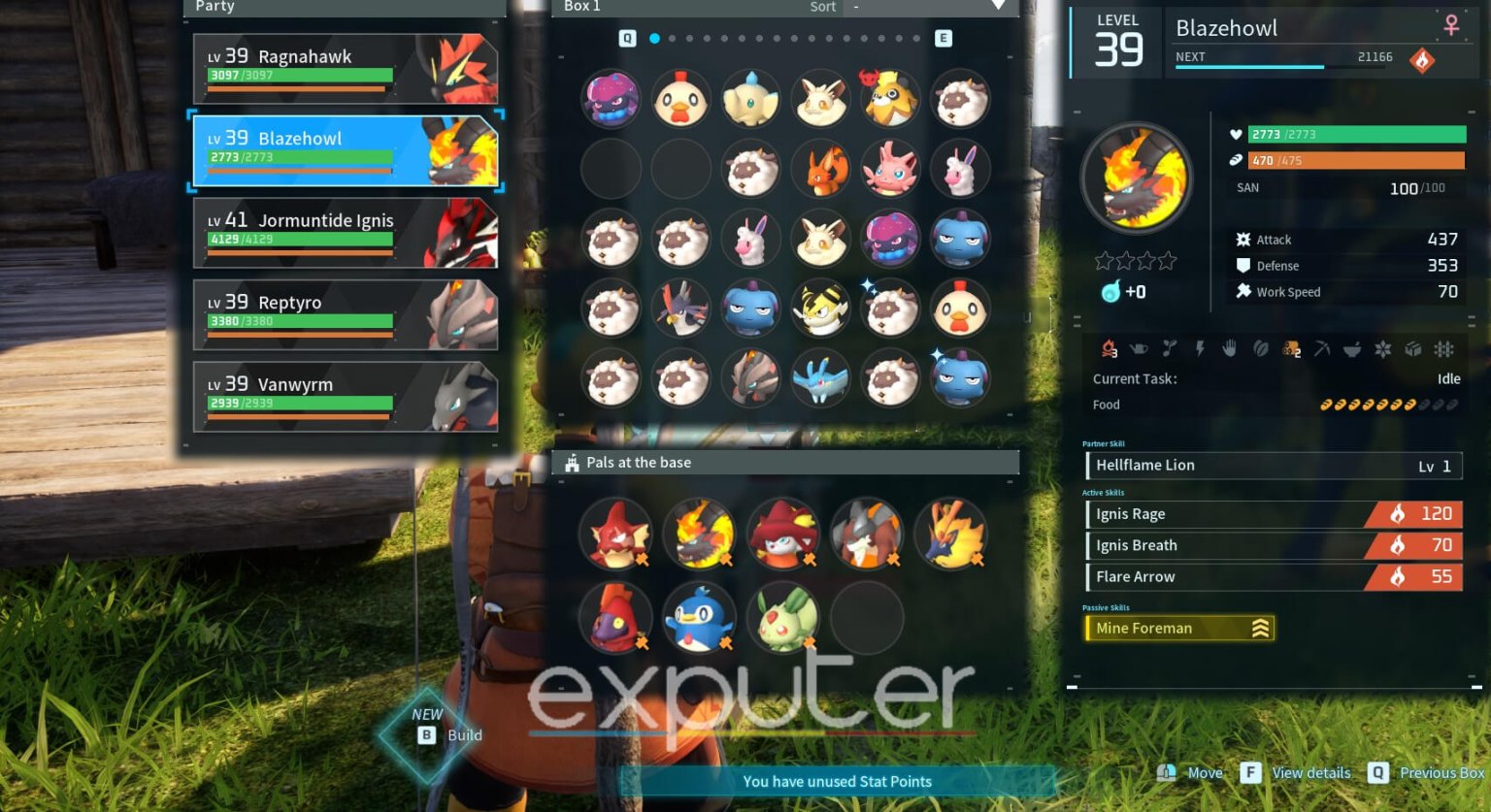This screenshot has width=1491, height=812.
Task: Click the Cooling snowflake work icon
Action: pos(1383,349)
